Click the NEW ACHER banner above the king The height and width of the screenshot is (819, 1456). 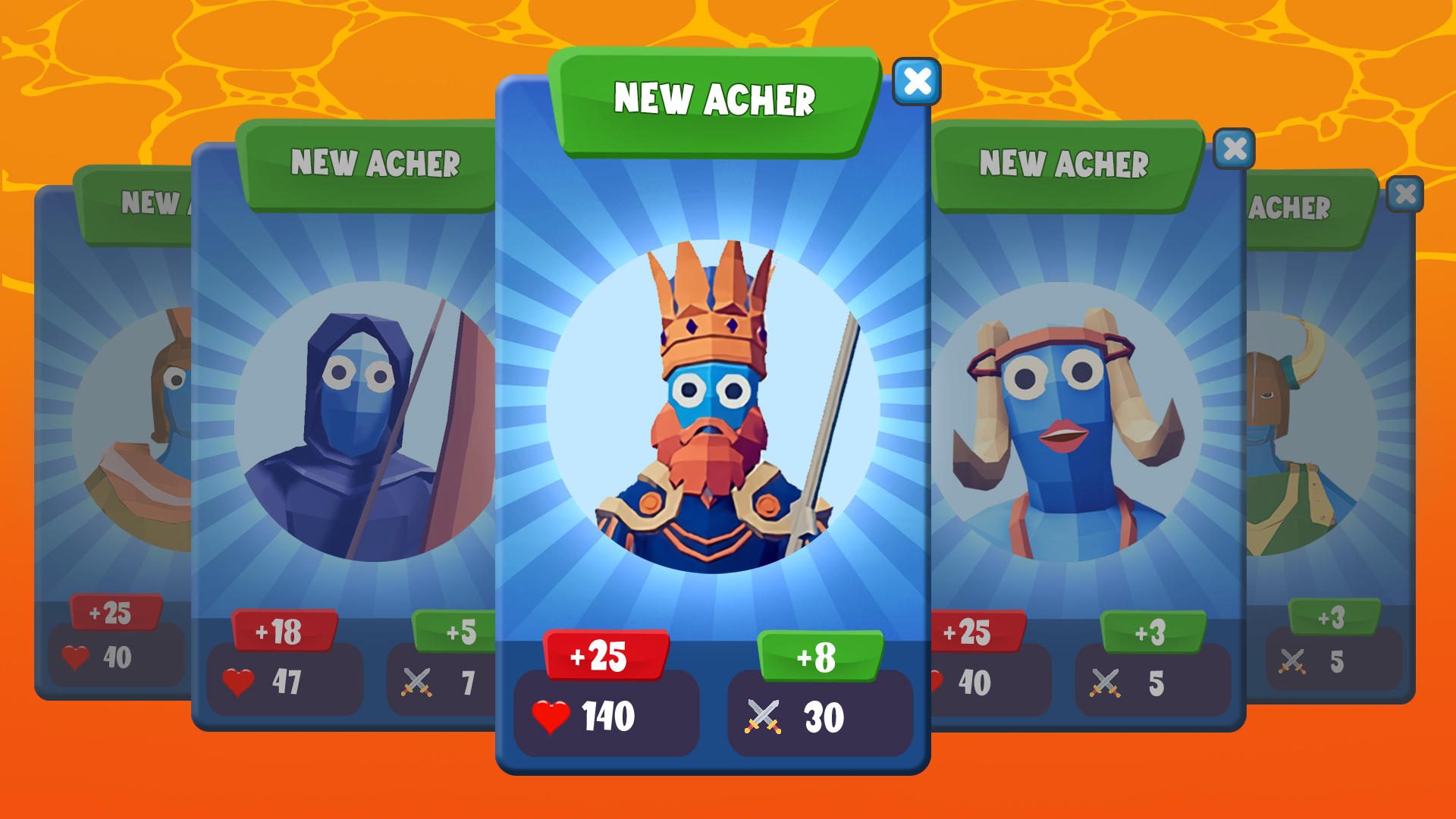pyautogui.click(x=716, y=99)
